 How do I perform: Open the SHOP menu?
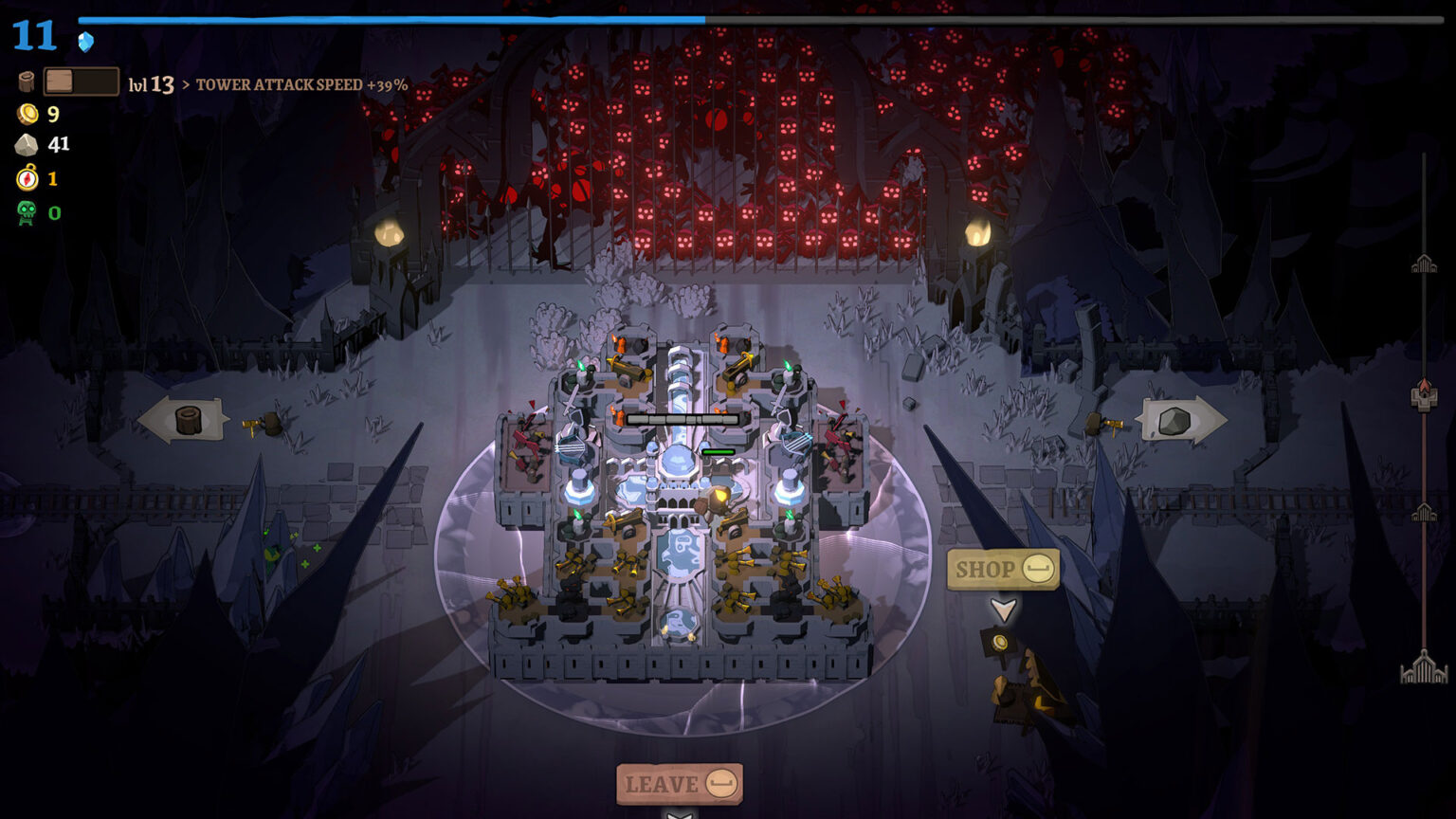(986, 569)
